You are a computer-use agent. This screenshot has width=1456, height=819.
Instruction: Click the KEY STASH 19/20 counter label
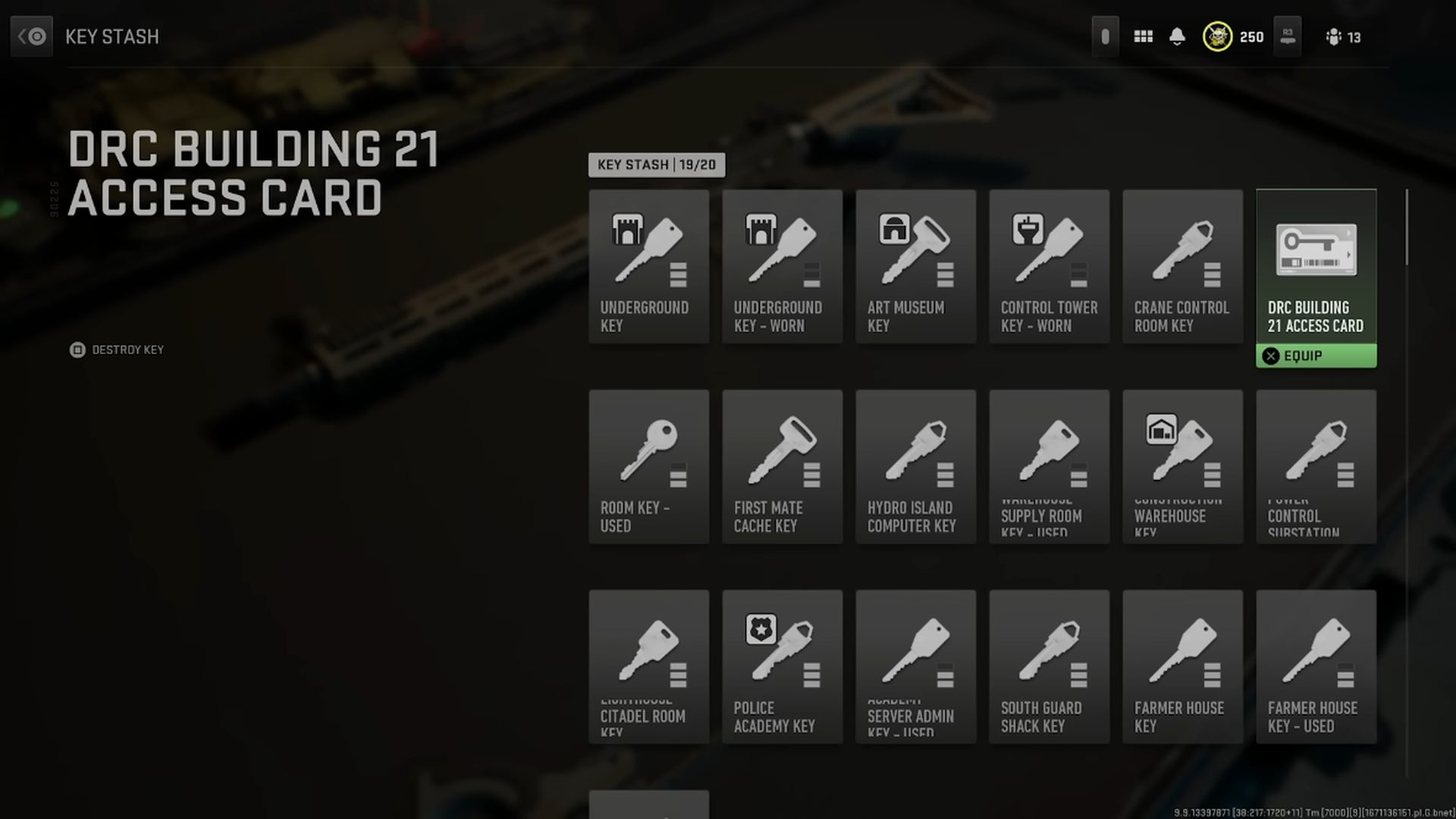657,165
